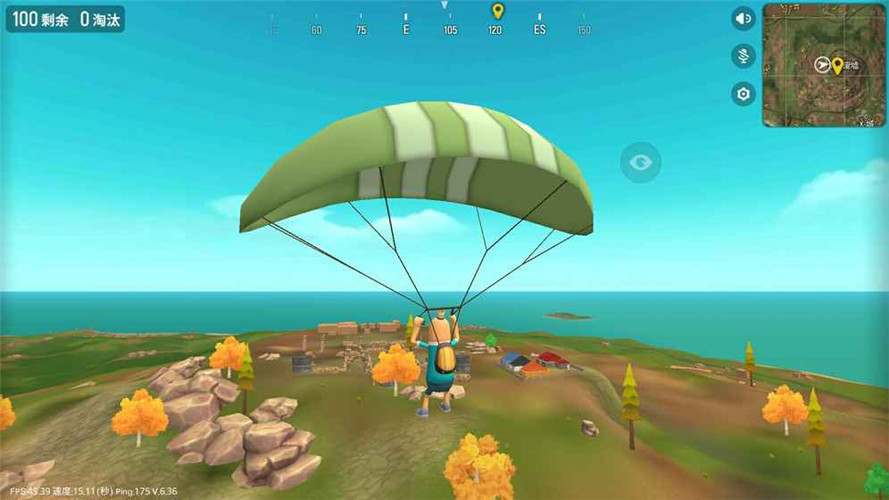Toggle the speaker sound button
This screenshot has height=500, width=889.
(742, 19)
